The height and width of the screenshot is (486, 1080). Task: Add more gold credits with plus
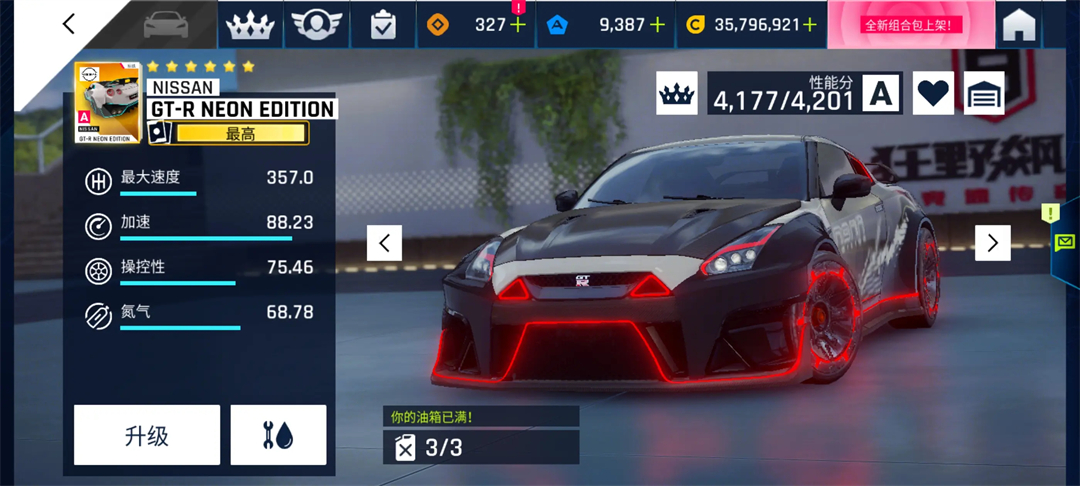(x=808, y=25)
